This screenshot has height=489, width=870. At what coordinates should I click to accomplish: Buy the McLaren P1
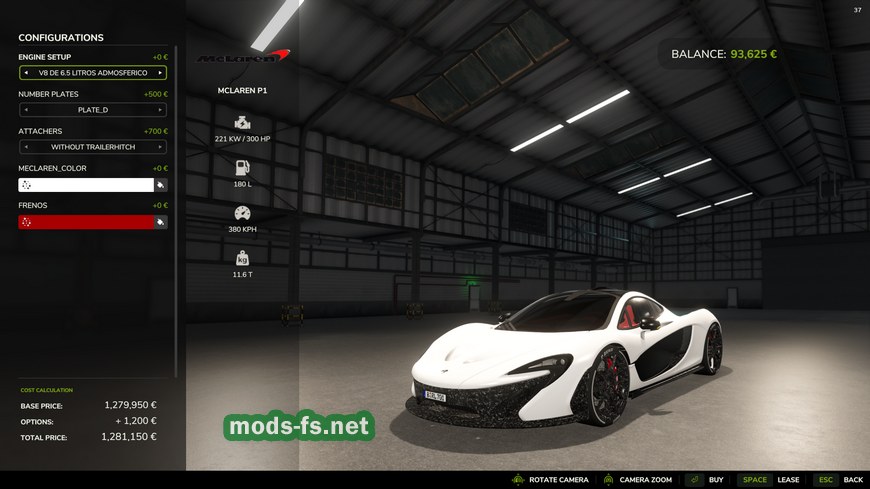click(706, 480)
